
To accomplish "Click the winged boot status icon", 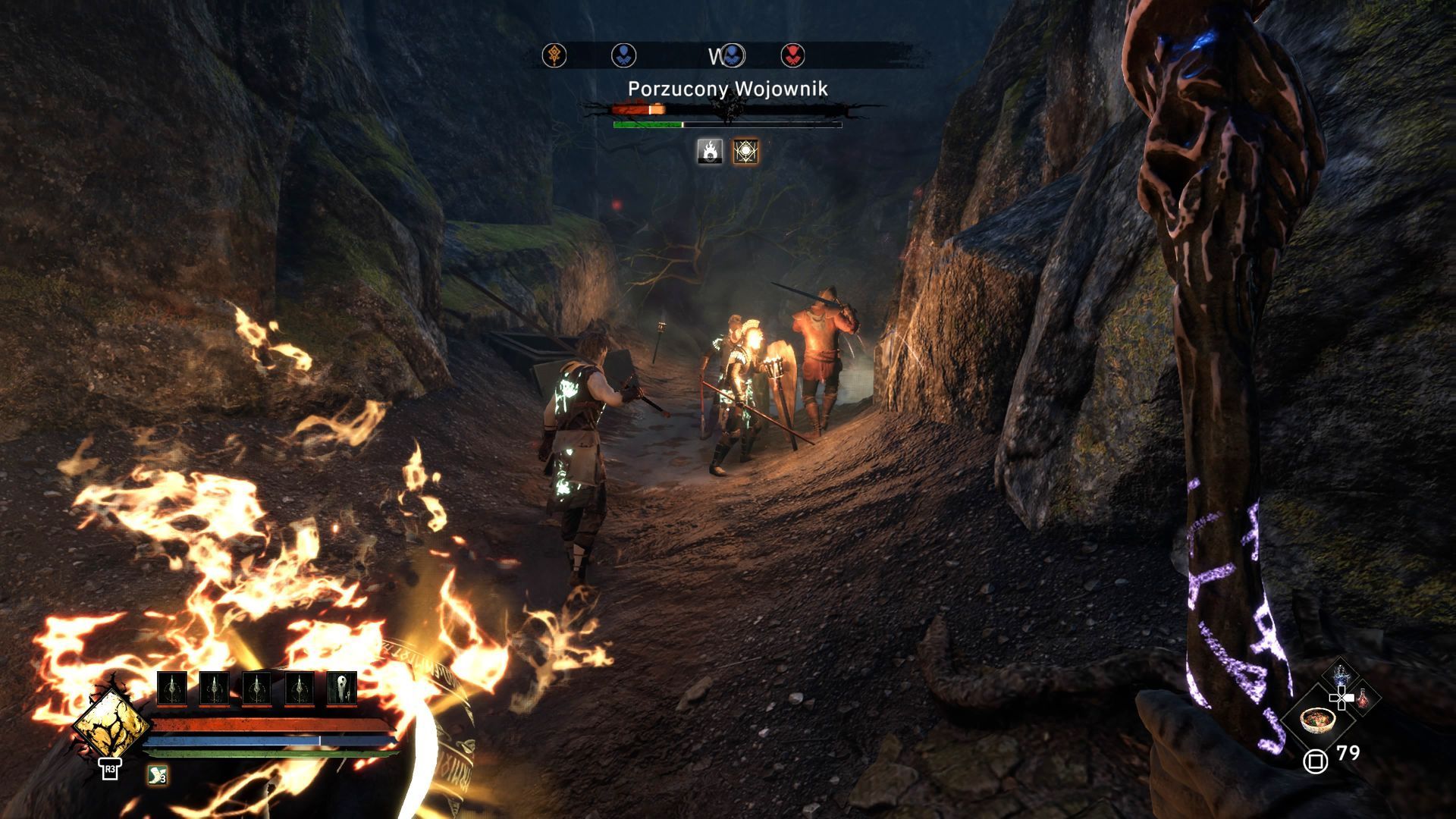I will 157,775.
